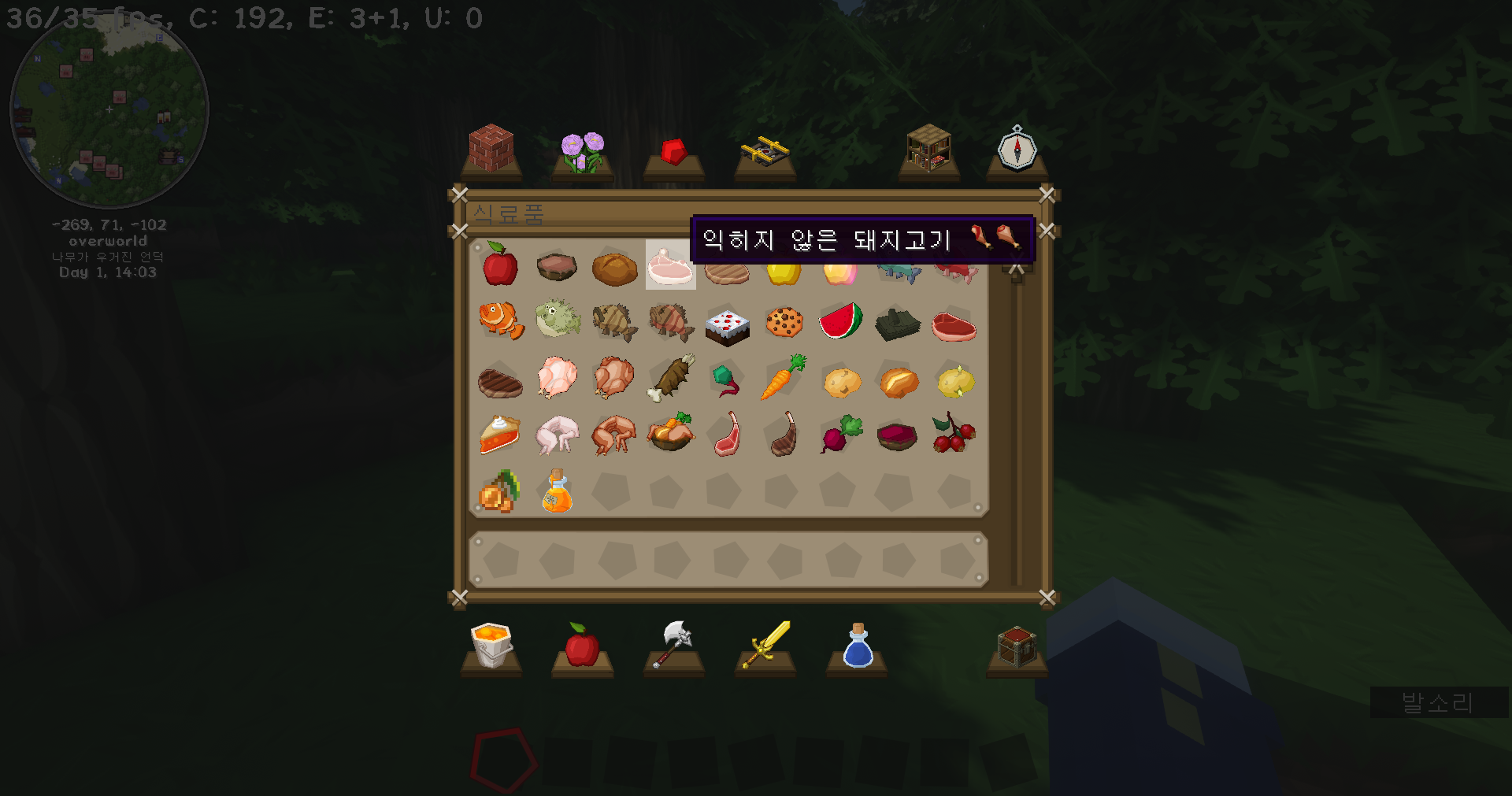This screenshot has width=1512, height=796.
Task: Choose the raw porkchop slot
Action: [x=670, y=265]
